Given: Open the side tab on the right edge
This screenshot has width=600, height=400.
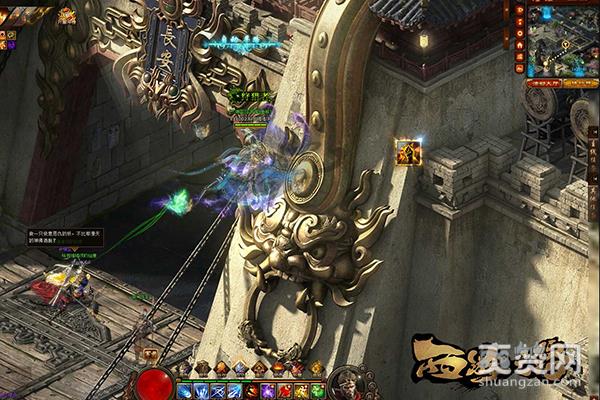Looking at the screenshot, I should point(593,150).
